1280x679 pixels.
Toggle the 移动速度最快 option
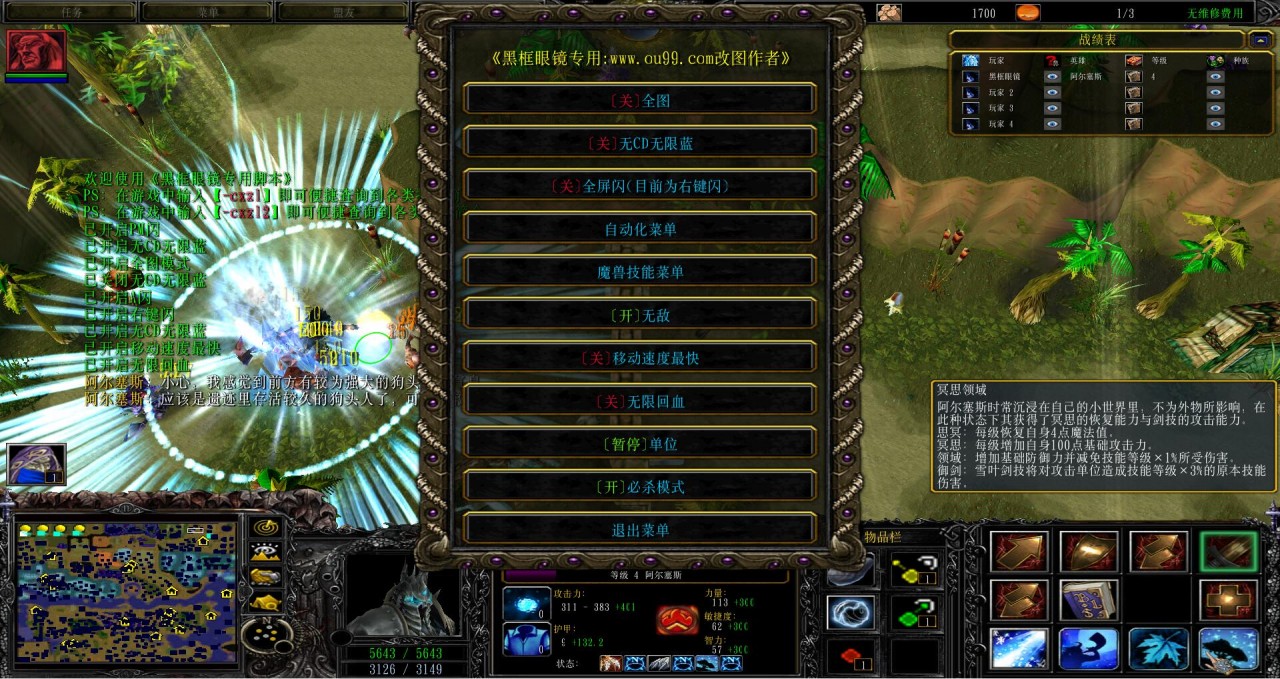coord(640,358)
